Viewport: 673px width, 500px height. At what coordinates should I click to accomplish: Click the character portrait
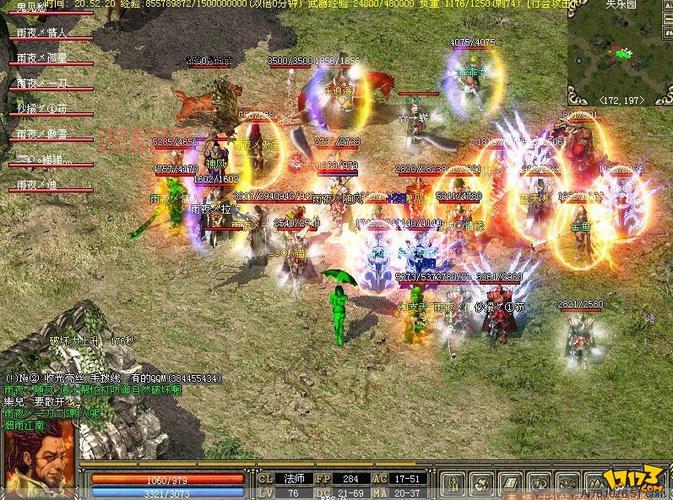click(x=38, y=459)
